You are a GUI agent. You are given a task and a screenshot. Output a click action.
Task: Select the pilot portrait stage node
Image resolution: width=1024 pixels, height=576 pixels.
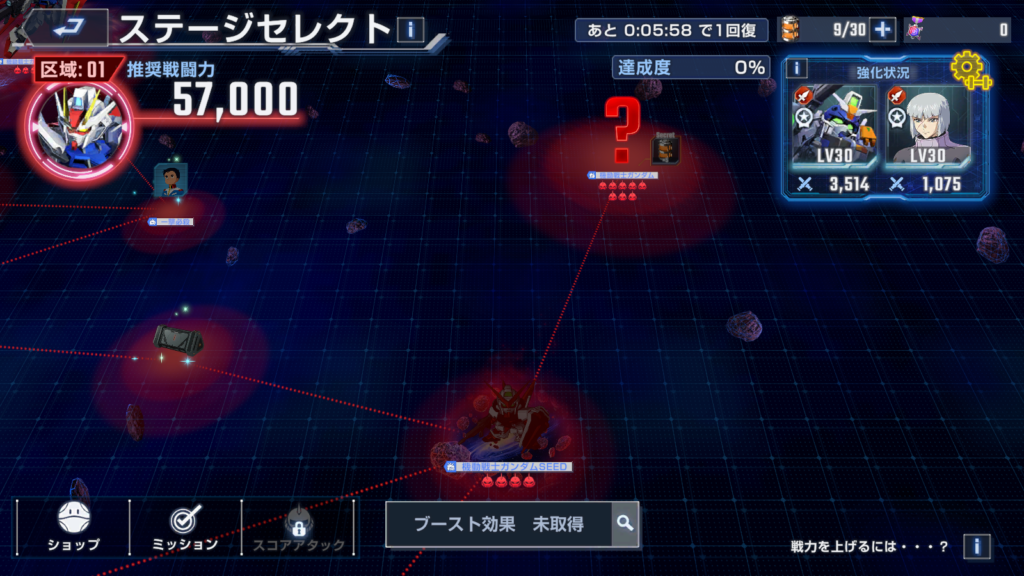point(170,182)
